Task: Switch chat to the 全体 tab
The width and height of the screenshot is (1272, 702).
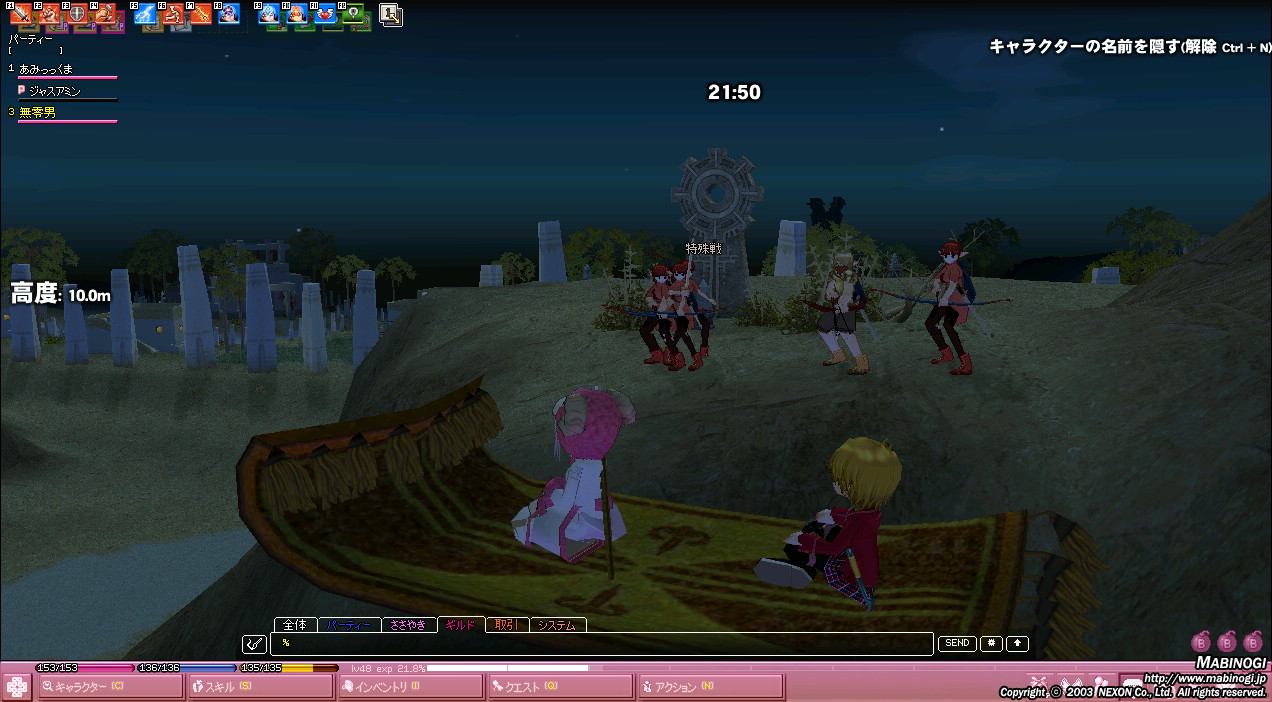Action: (x=295, y=625)
